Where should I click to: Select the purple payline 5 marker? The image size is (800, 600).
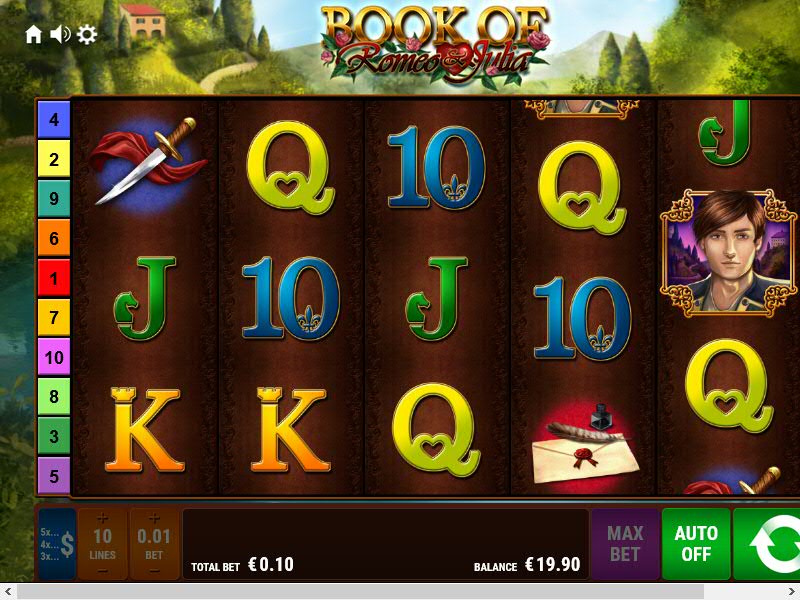(54, 475)
